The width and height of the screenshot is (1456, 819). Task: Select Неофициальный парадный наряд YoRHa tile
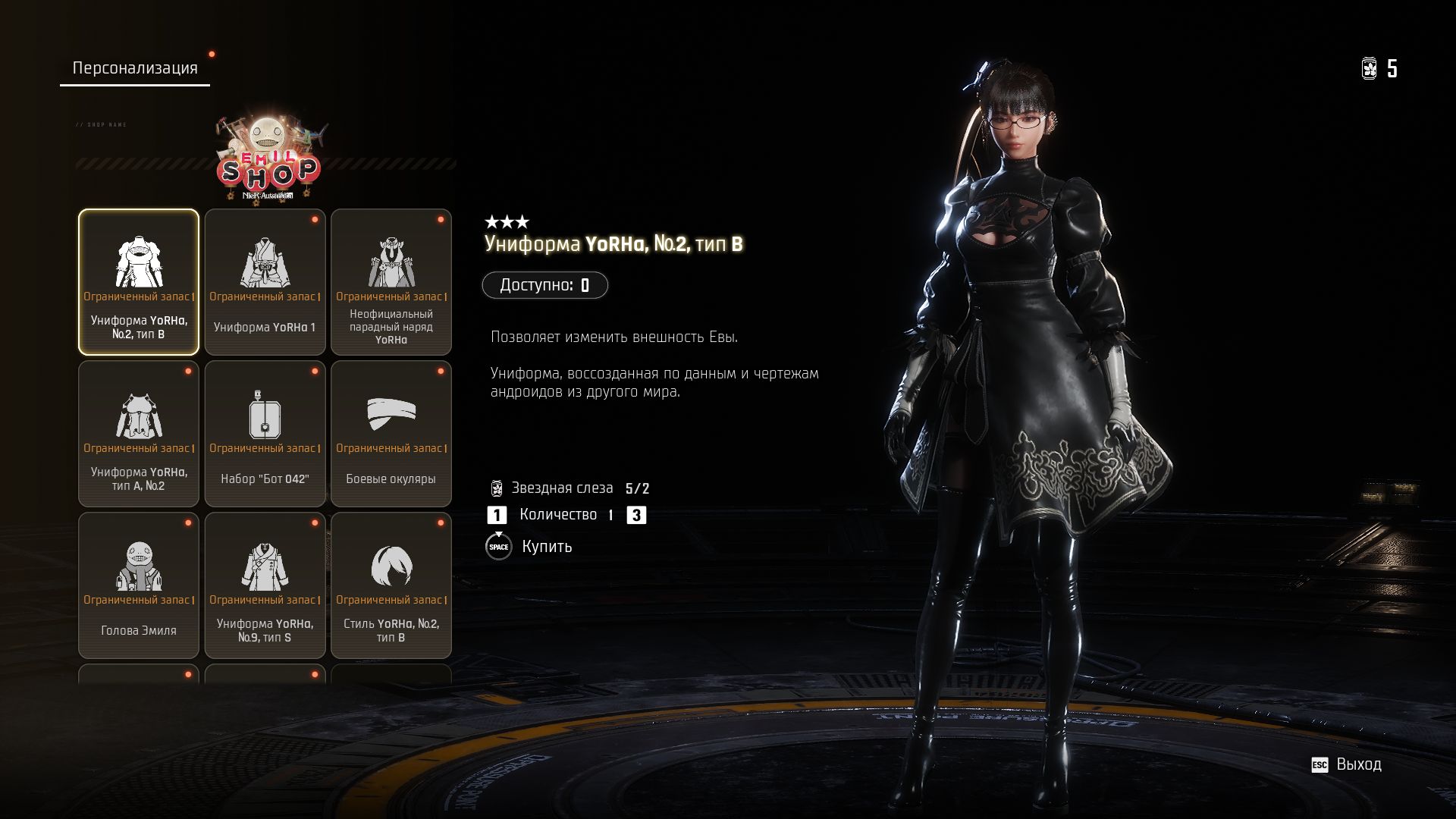pos(391,282)
